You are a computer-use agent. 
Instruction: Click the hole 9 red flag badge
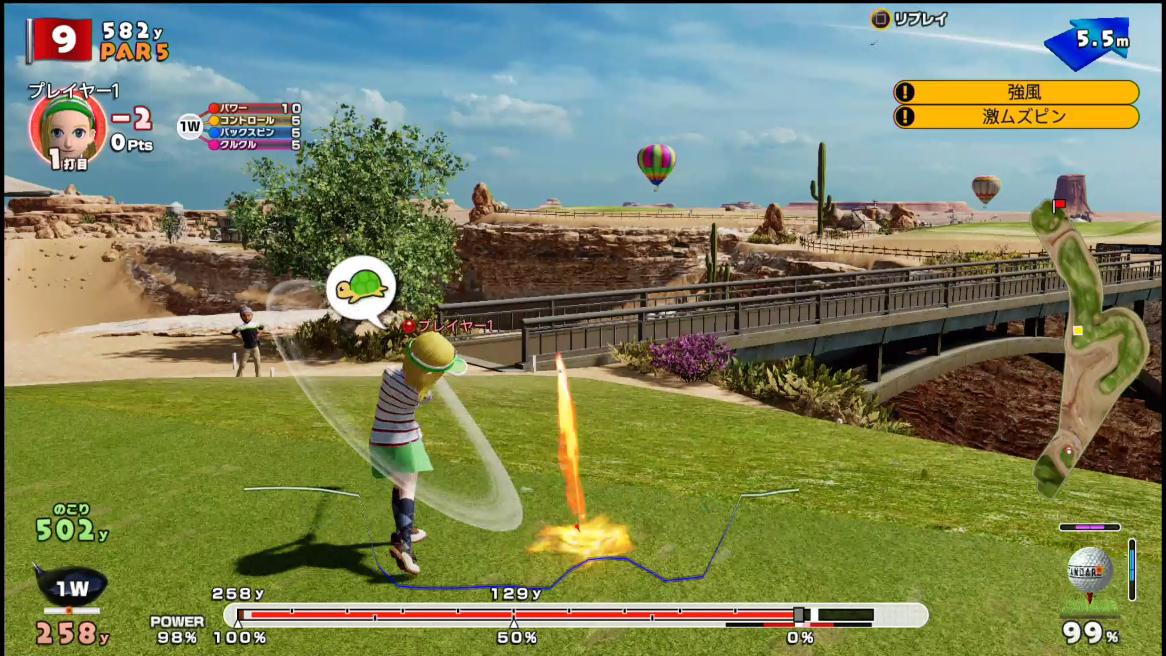point(62,39)
